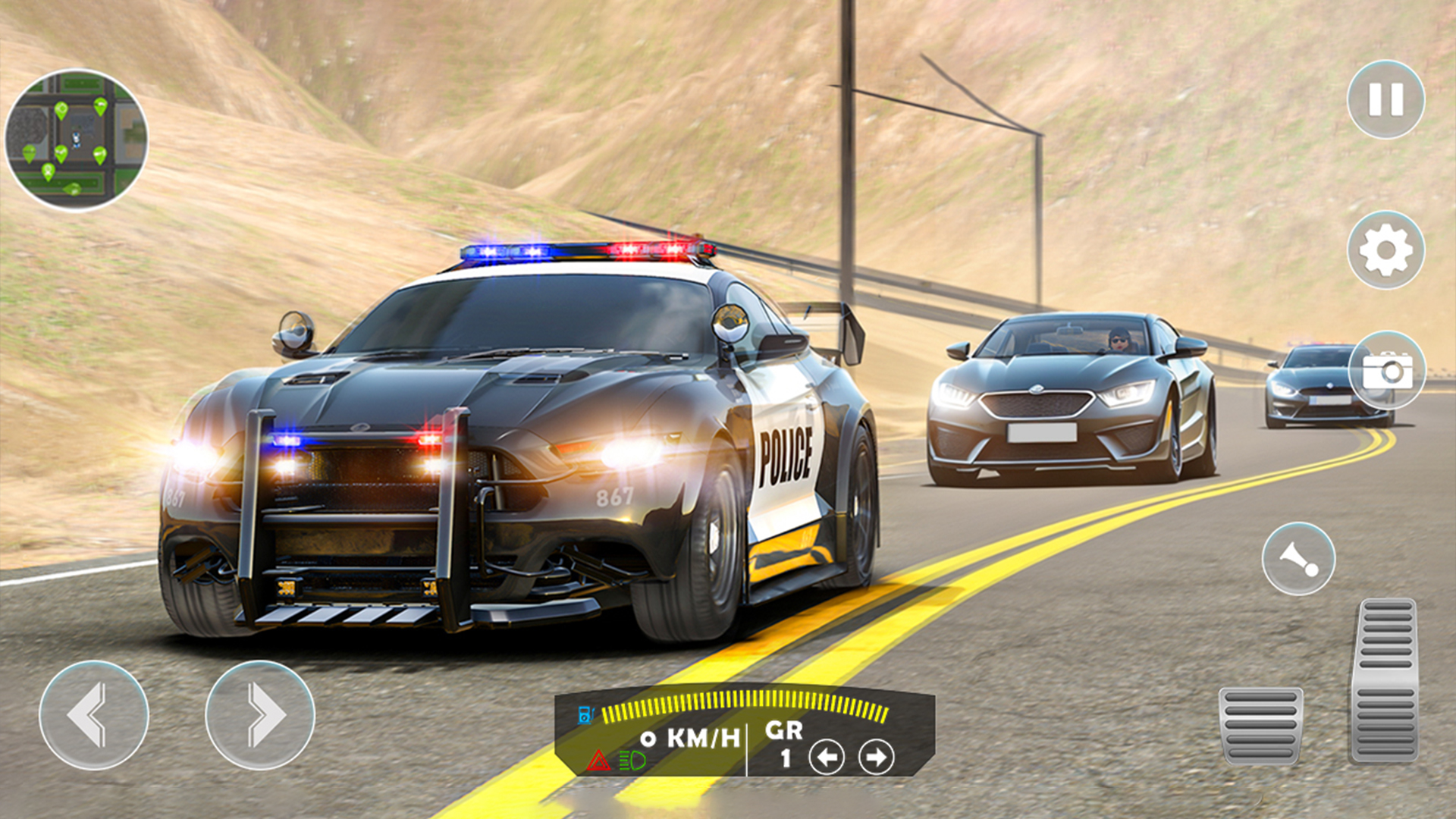This screenshot has height=819, width=1456.
Task: Switch view using the camera button
Action: pyautogui.click(x=1387, y=371)
